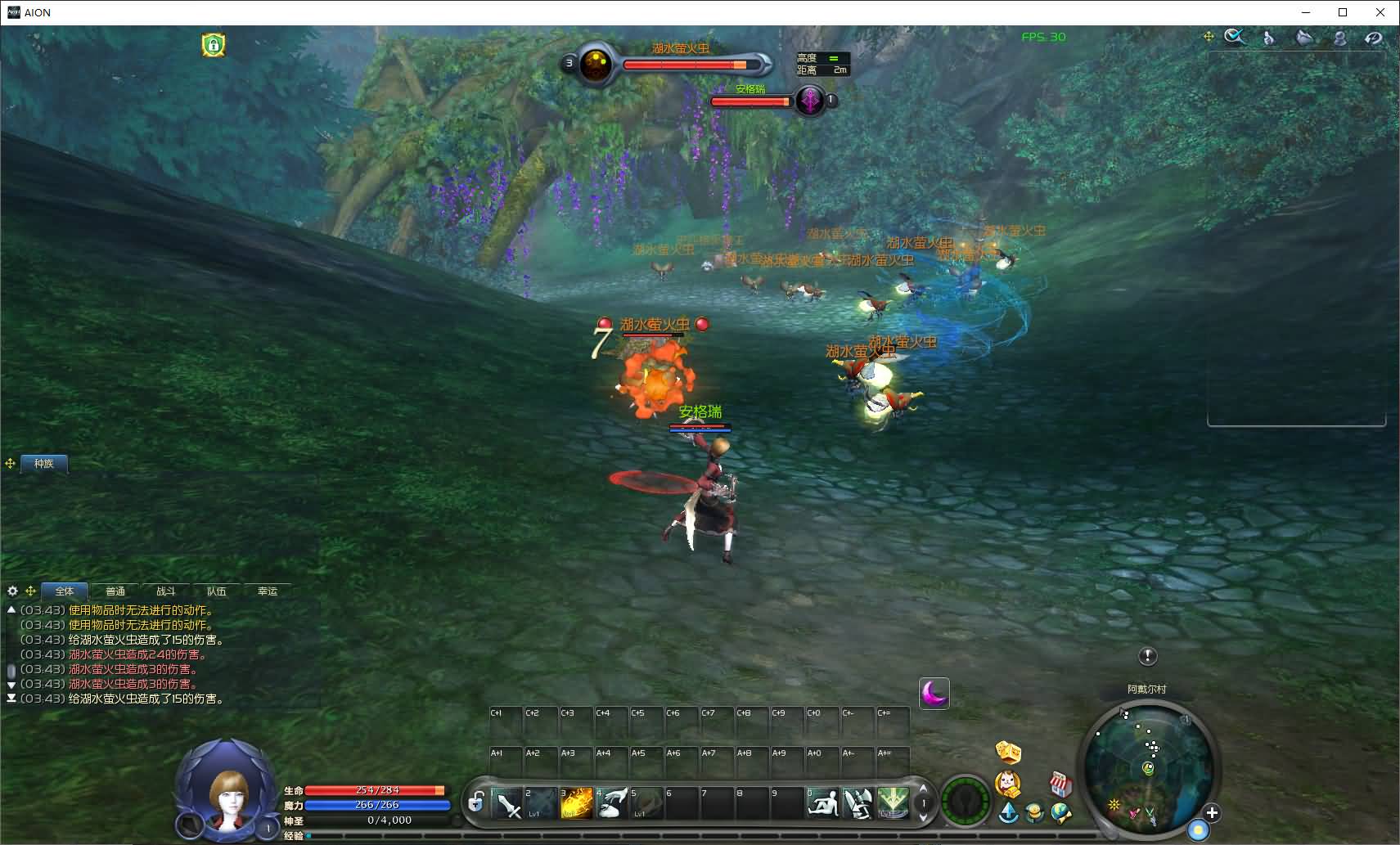1400x845 pixels.
Task: Use the flaming strike skill in slot 3
Action: (577, 803)
